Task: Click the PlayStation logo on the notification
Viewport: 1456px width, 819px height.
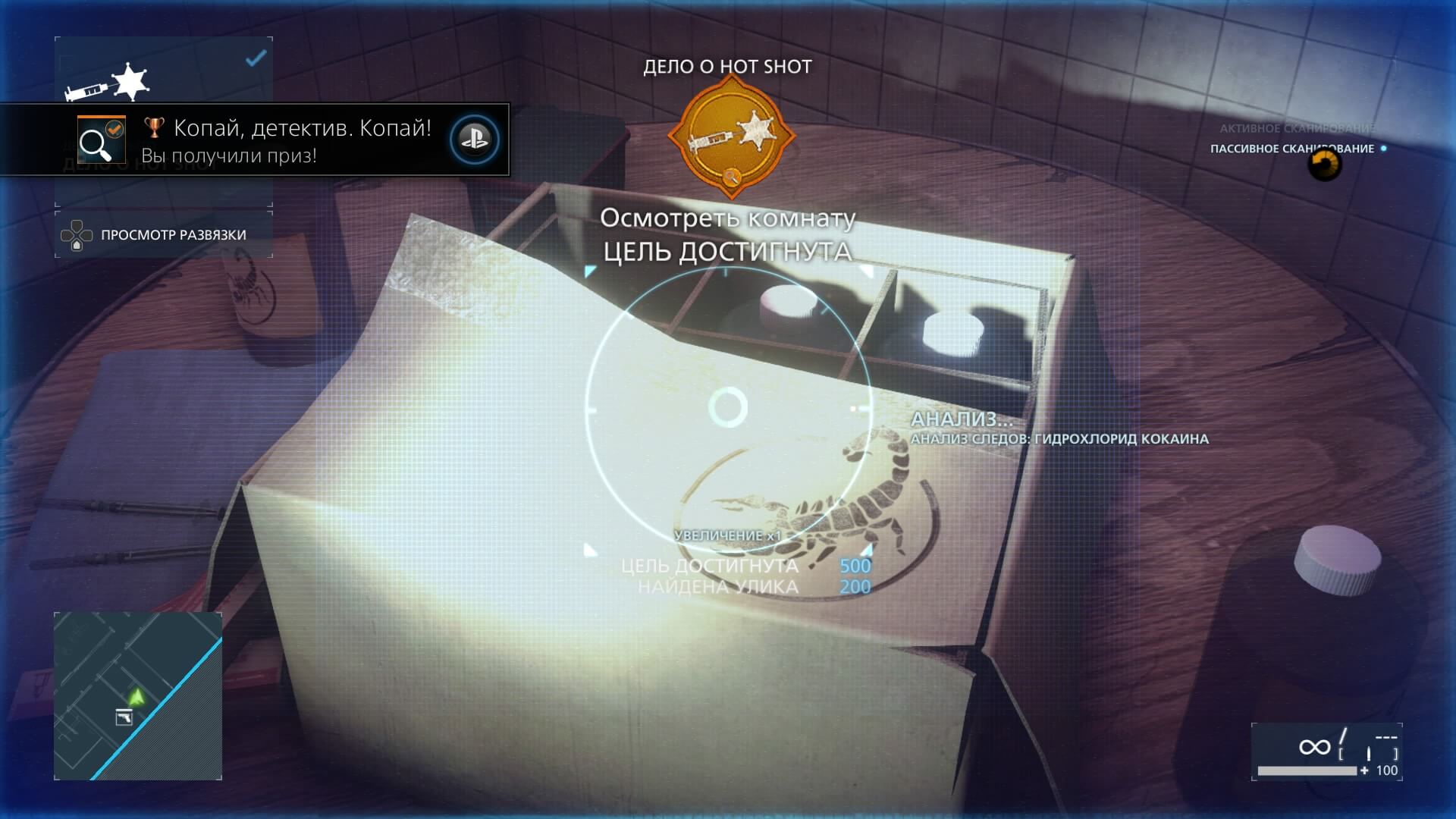Action: tap(474, 140)
